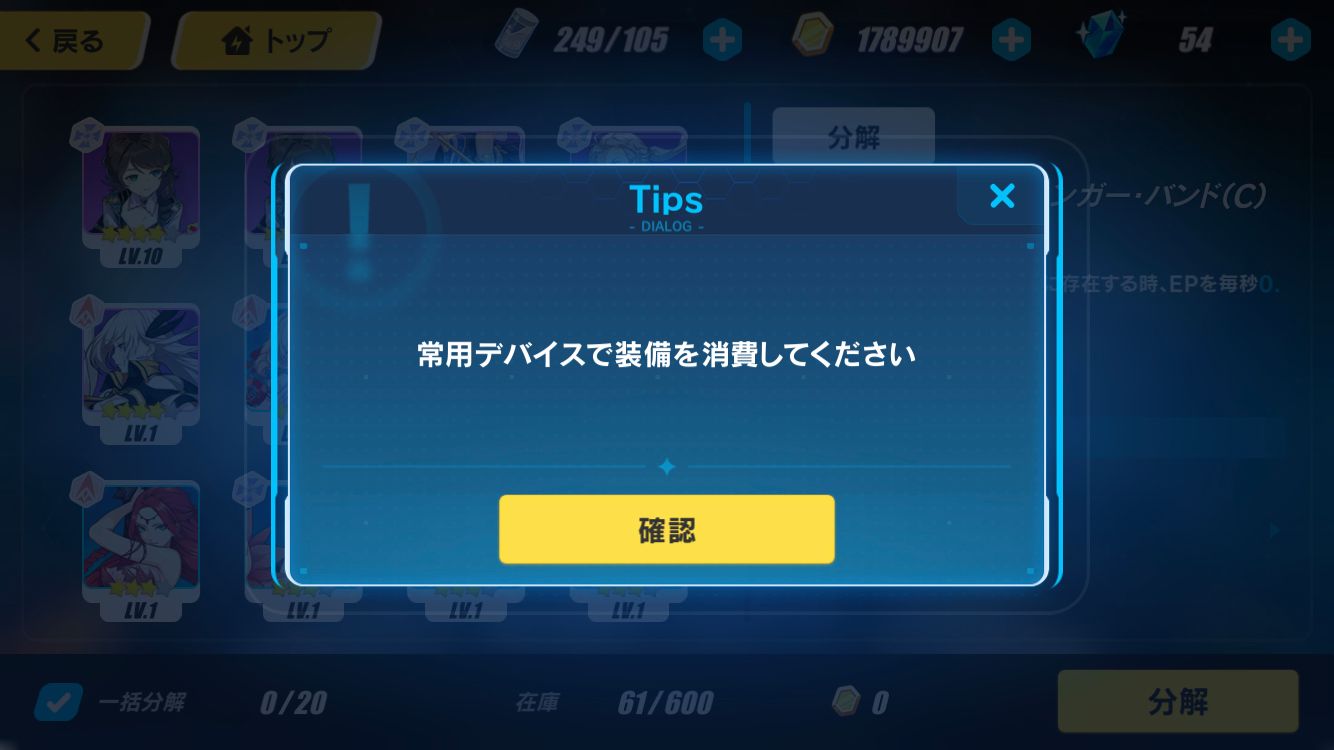The image size is (1334, 750).
Task: Click the dialog's horizontal divider line
Action: tap(666, 466)
